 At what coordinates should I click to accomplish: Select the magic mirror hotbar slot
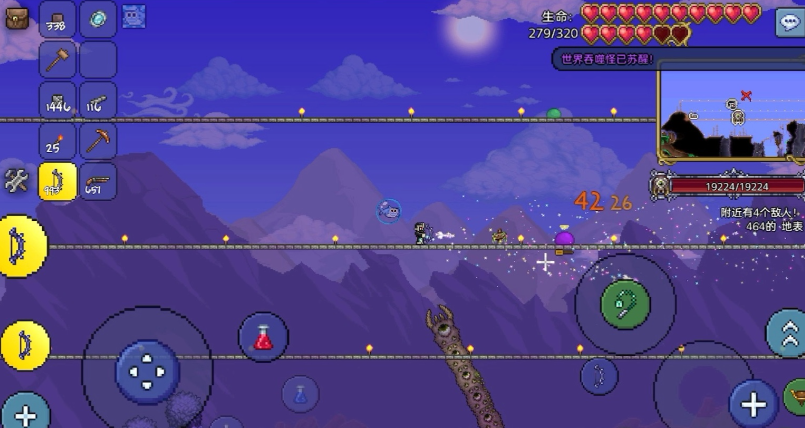point(98,19)
